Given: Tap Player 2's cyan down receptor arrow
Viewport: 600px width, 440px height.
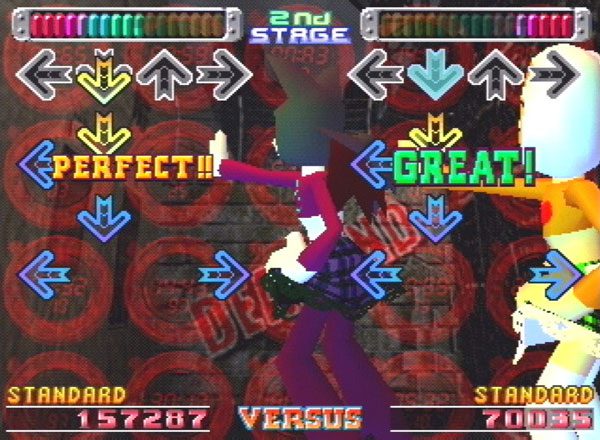Looking at the screenshot, I should pyautogui.click(x=434, y=72).
